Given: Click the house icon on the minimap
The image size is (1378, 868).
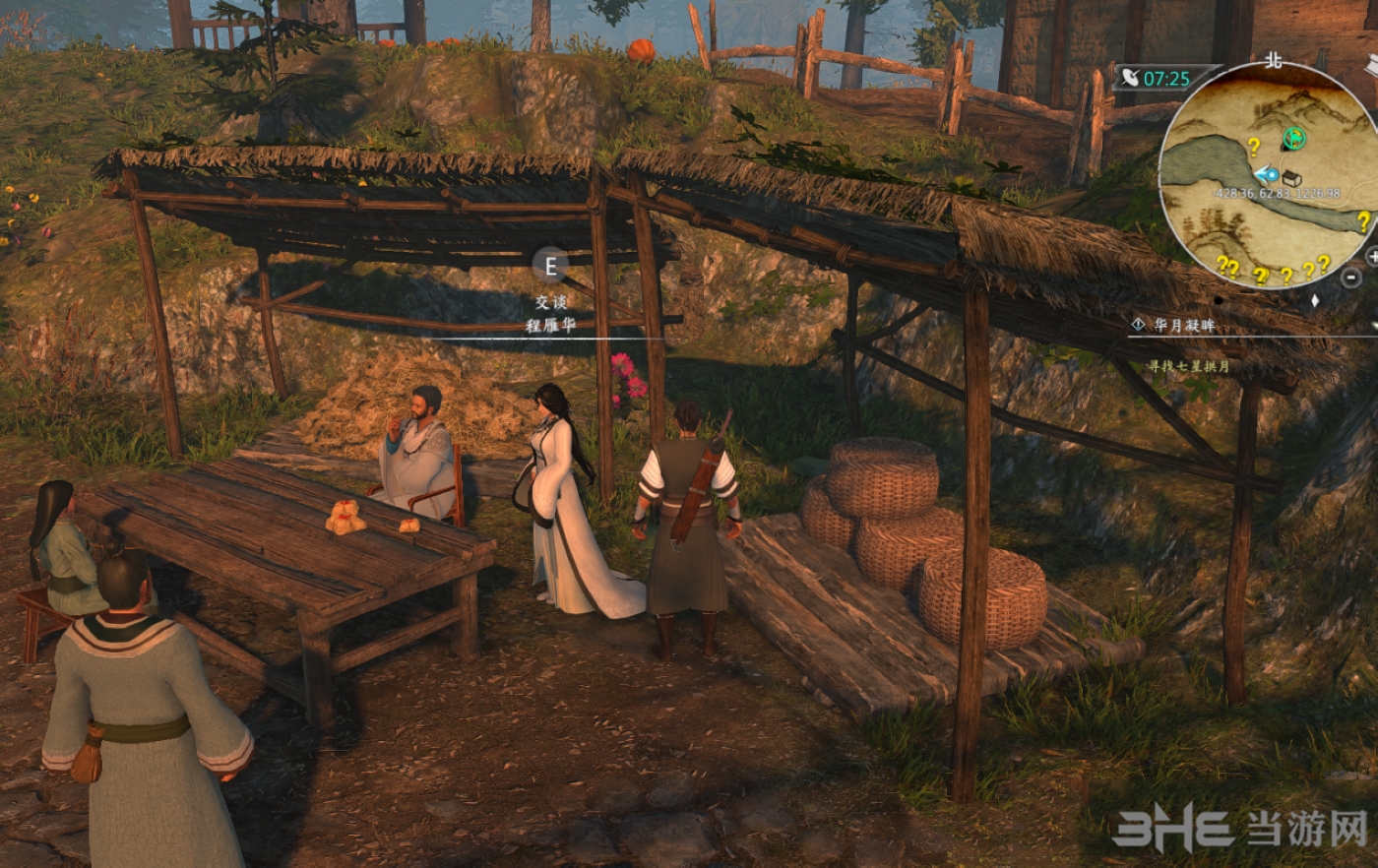Looking at the screenshot, I should point(1291,178).
